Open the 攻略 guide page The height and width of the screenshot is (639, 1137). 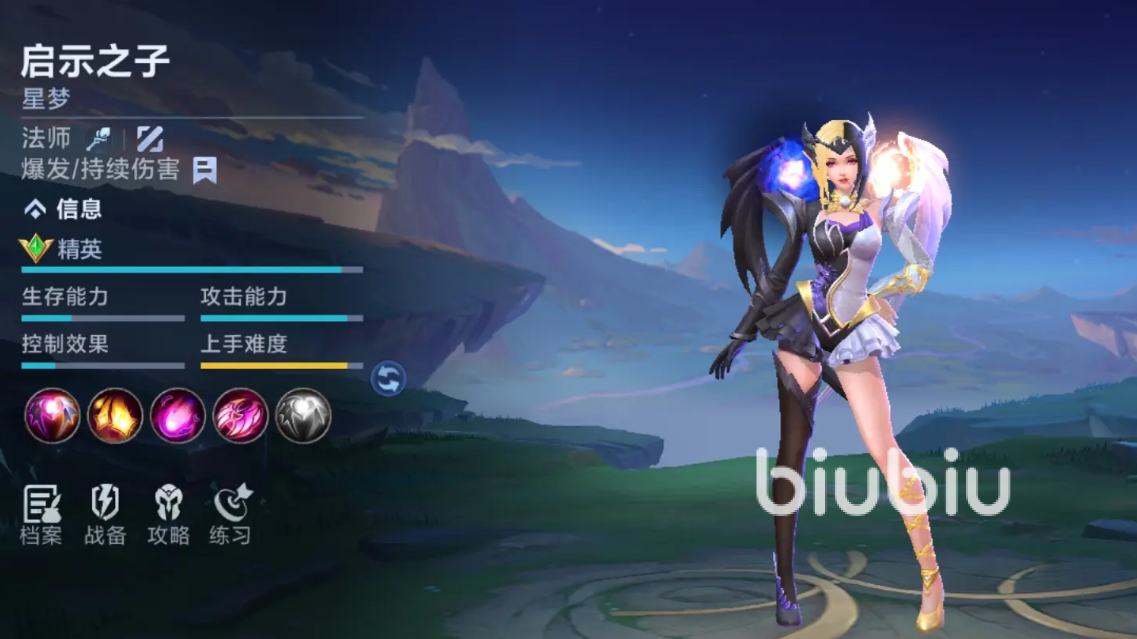[x=168, y=515]
